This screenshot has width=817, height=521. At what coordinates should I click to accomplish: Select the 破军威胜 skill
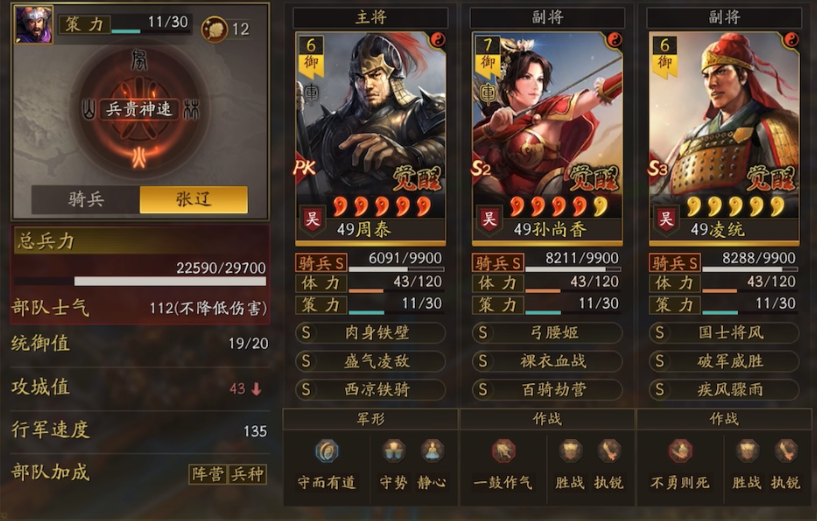pyautogui.click(x=723, y=361)
